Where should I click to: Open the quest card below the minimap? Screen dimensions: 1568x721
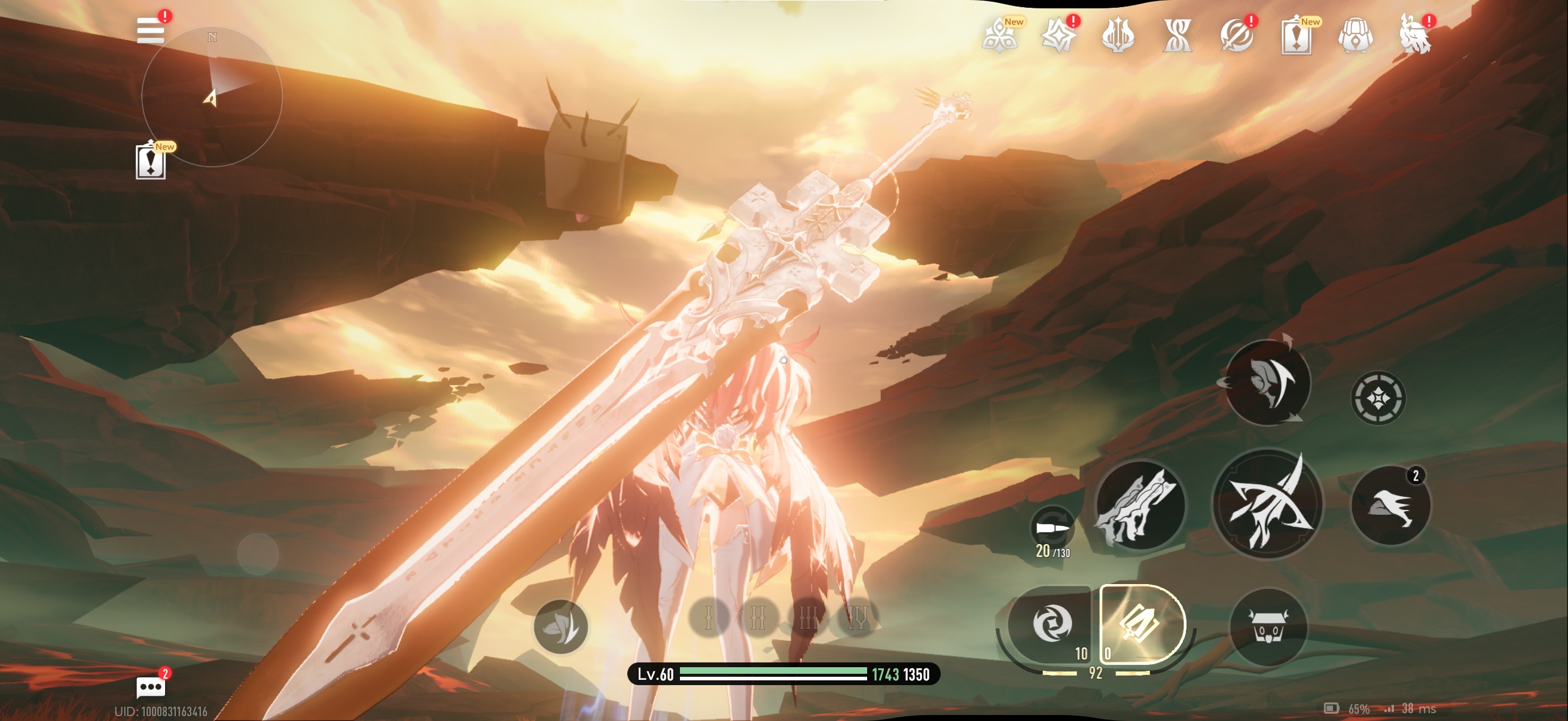tap(150, 162)
